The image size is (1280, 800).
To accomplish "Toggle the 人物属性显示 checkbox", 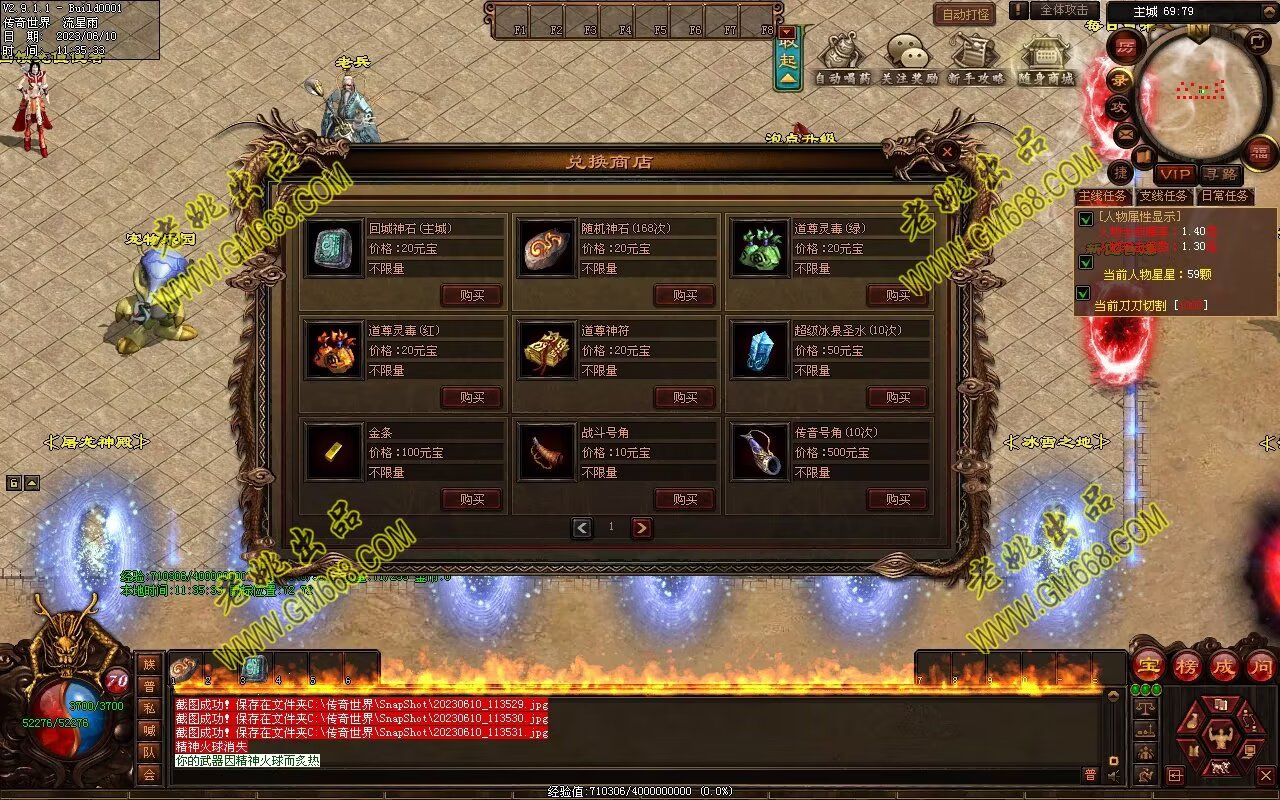I will (x=1085, y=219).
